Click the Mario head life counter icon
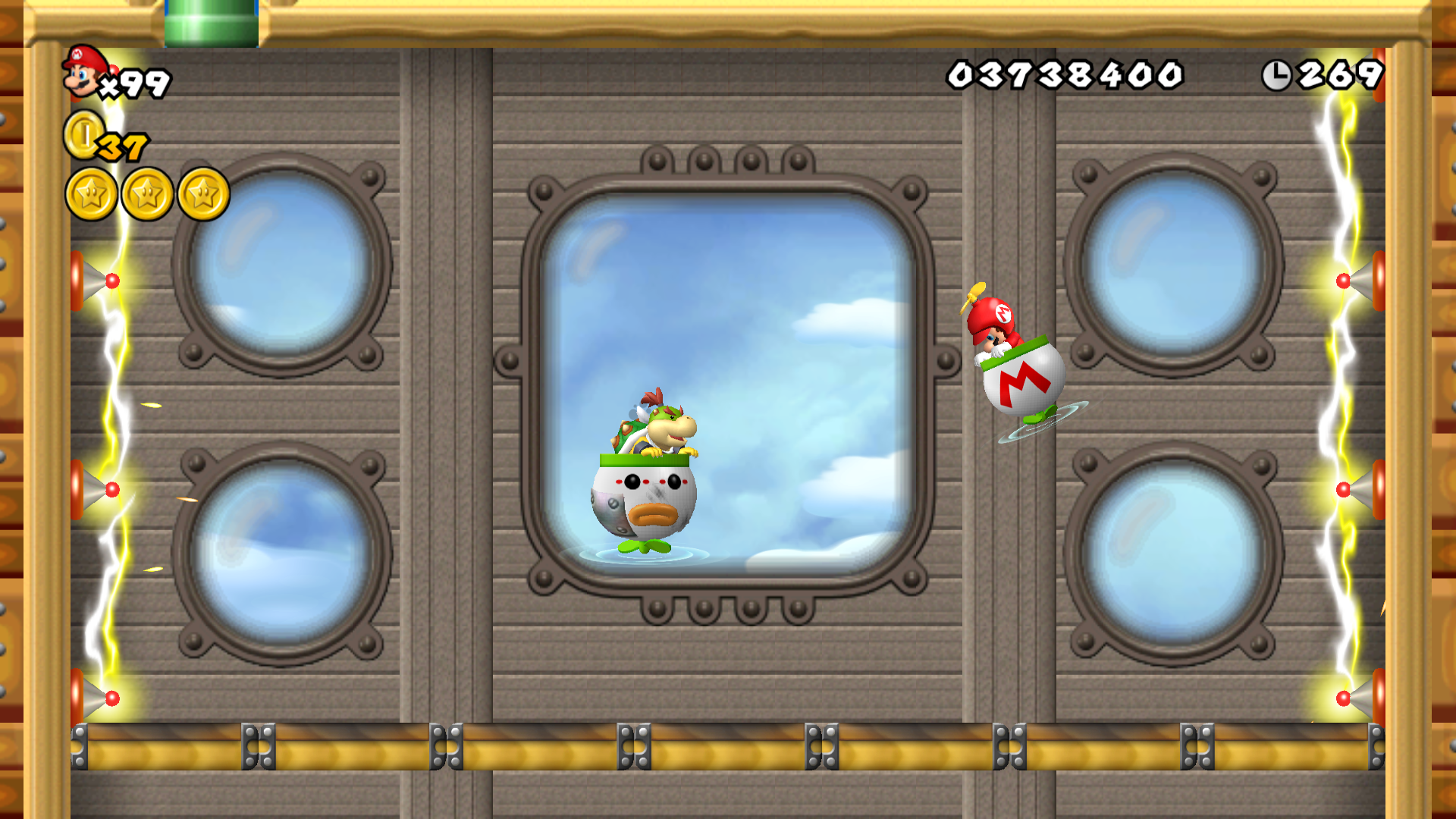This screenshot has width=1456, height=819. pyautogui.click(x=80, y=72)
